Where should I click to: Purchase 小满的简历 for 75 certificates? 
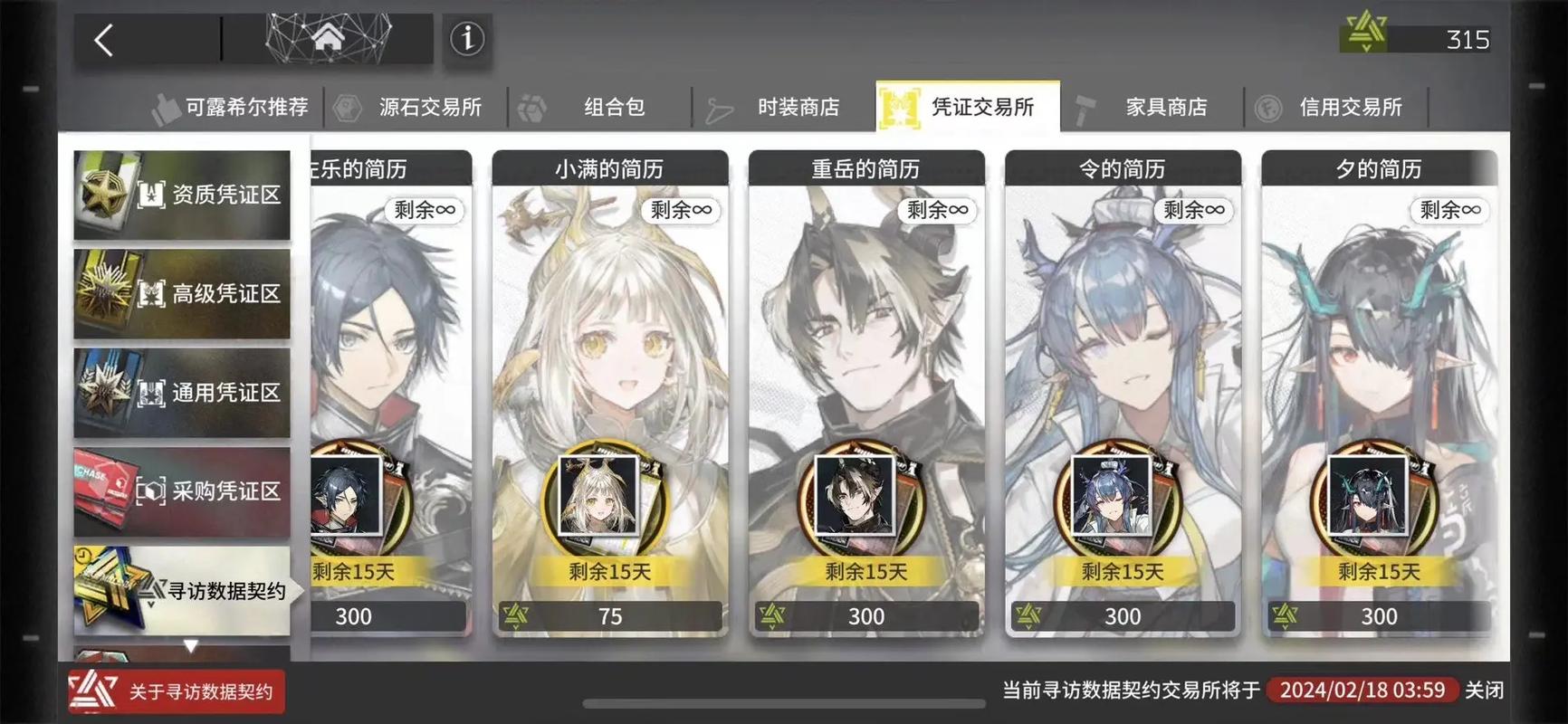tap(610, 615)
